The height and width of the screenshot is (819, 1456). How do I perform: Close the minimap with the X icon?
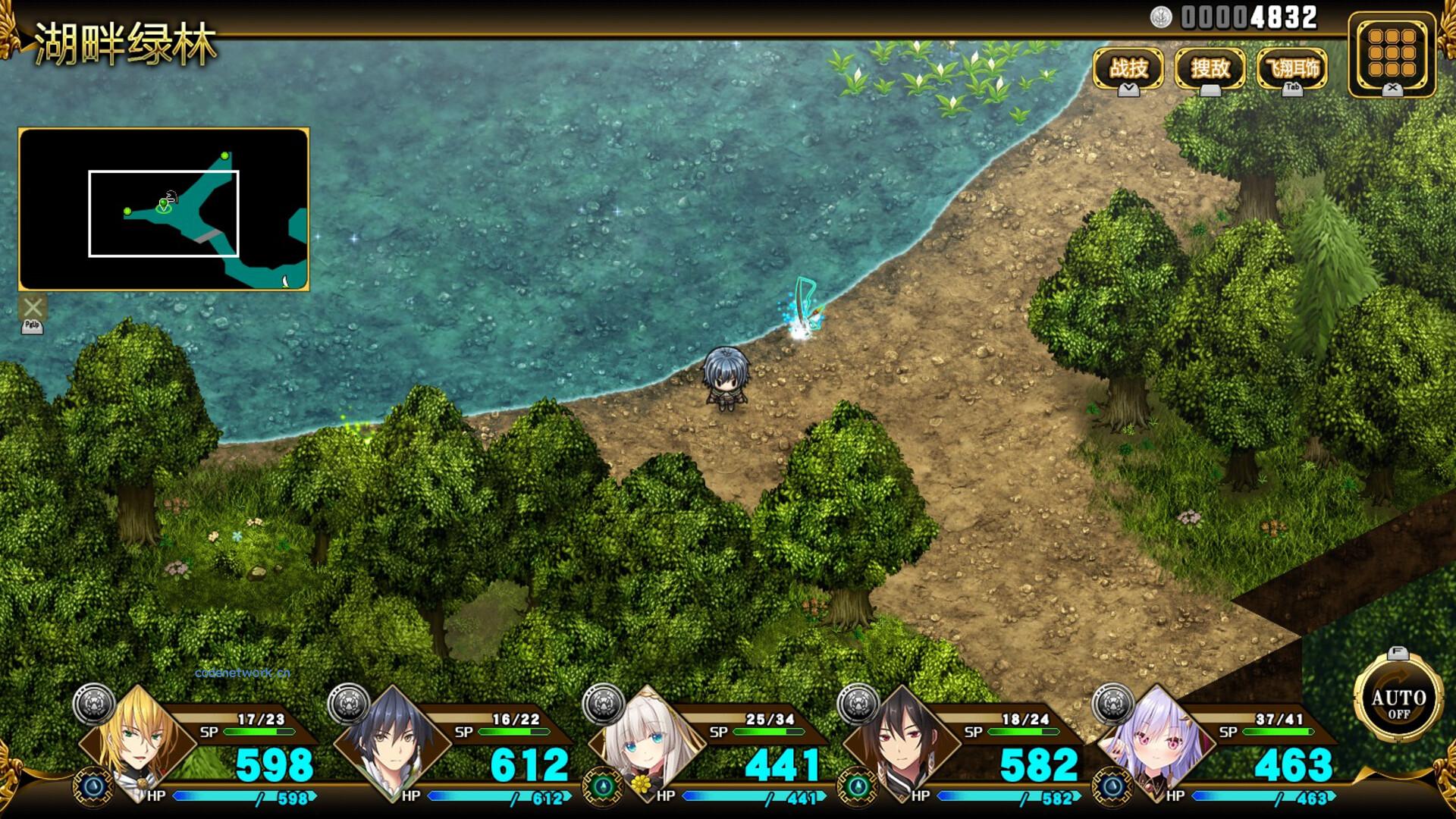33,307
